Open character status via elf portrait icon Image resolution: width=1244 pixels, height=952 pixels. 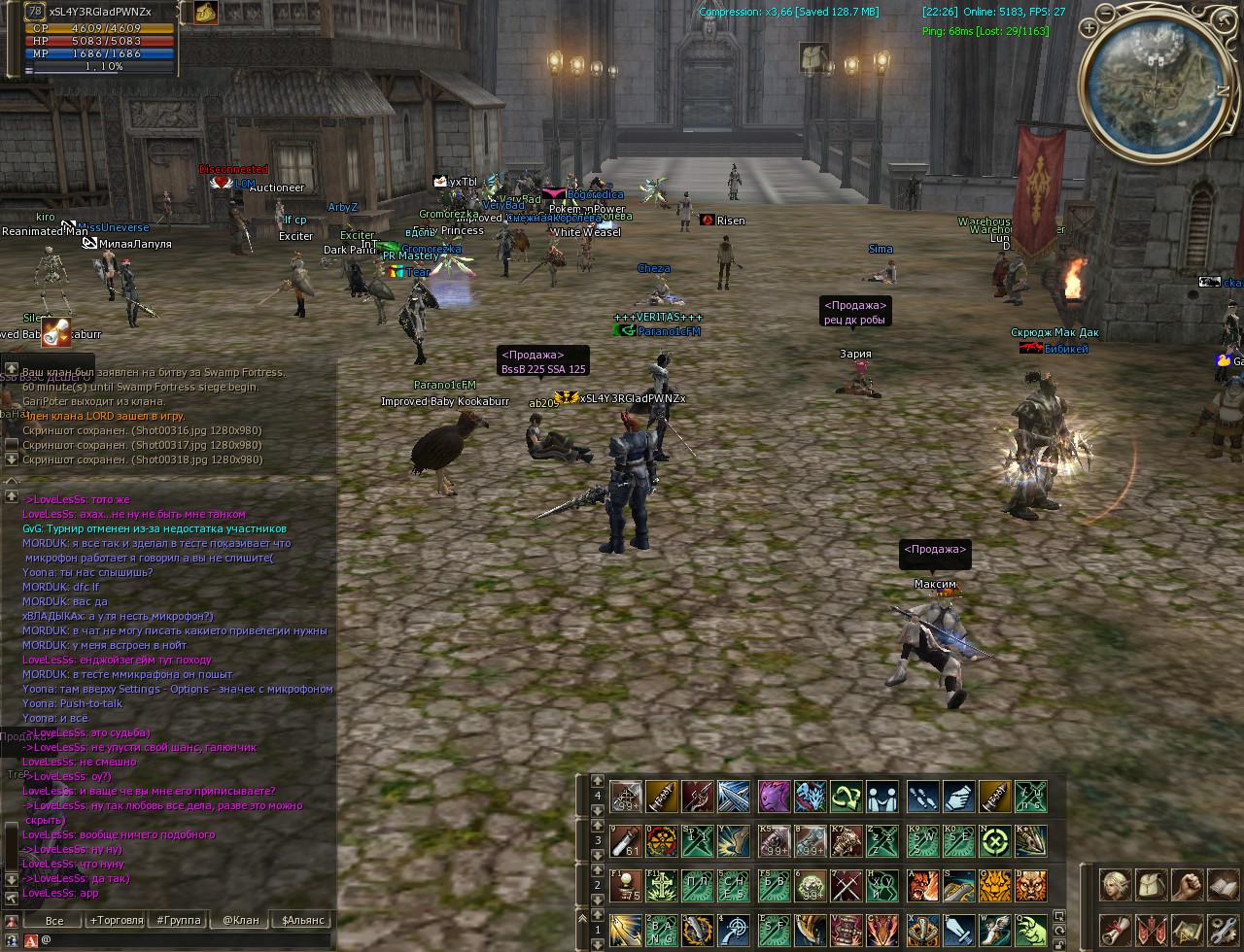click(x=1116, y=885)
